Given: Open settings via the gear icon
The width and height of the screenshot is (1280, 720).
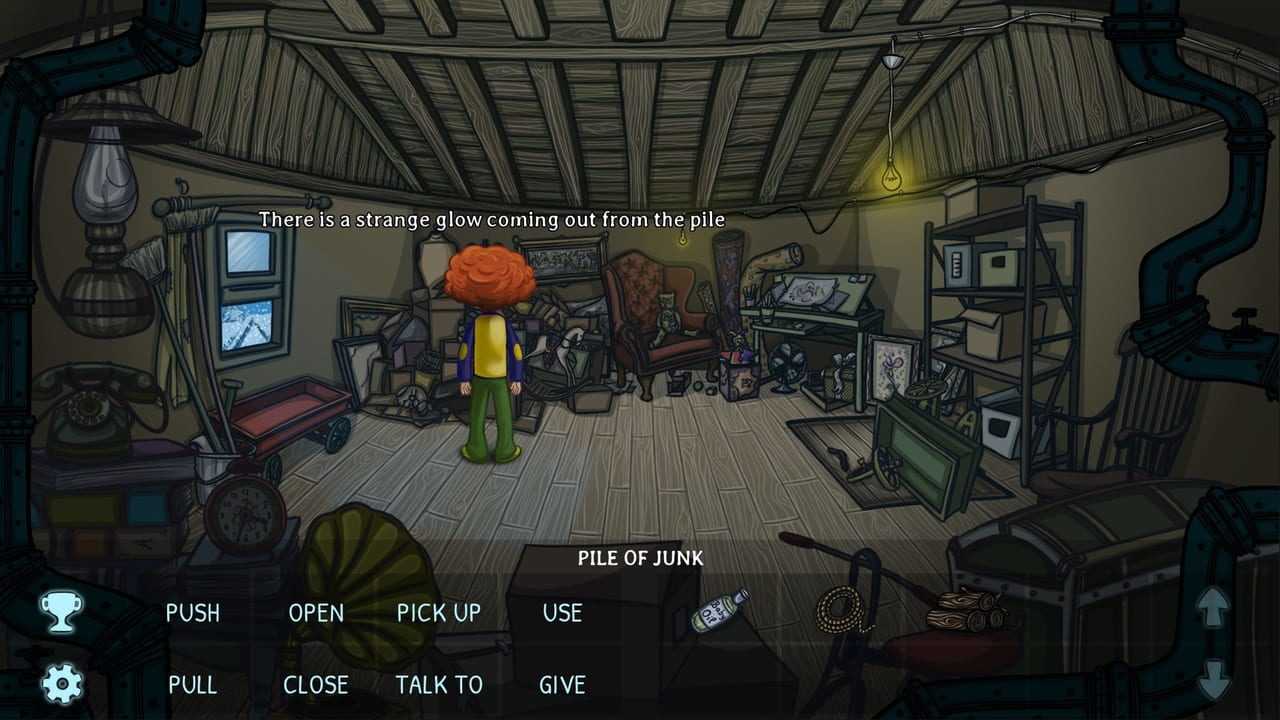Looking at the screenshot, I should point(62,685).
